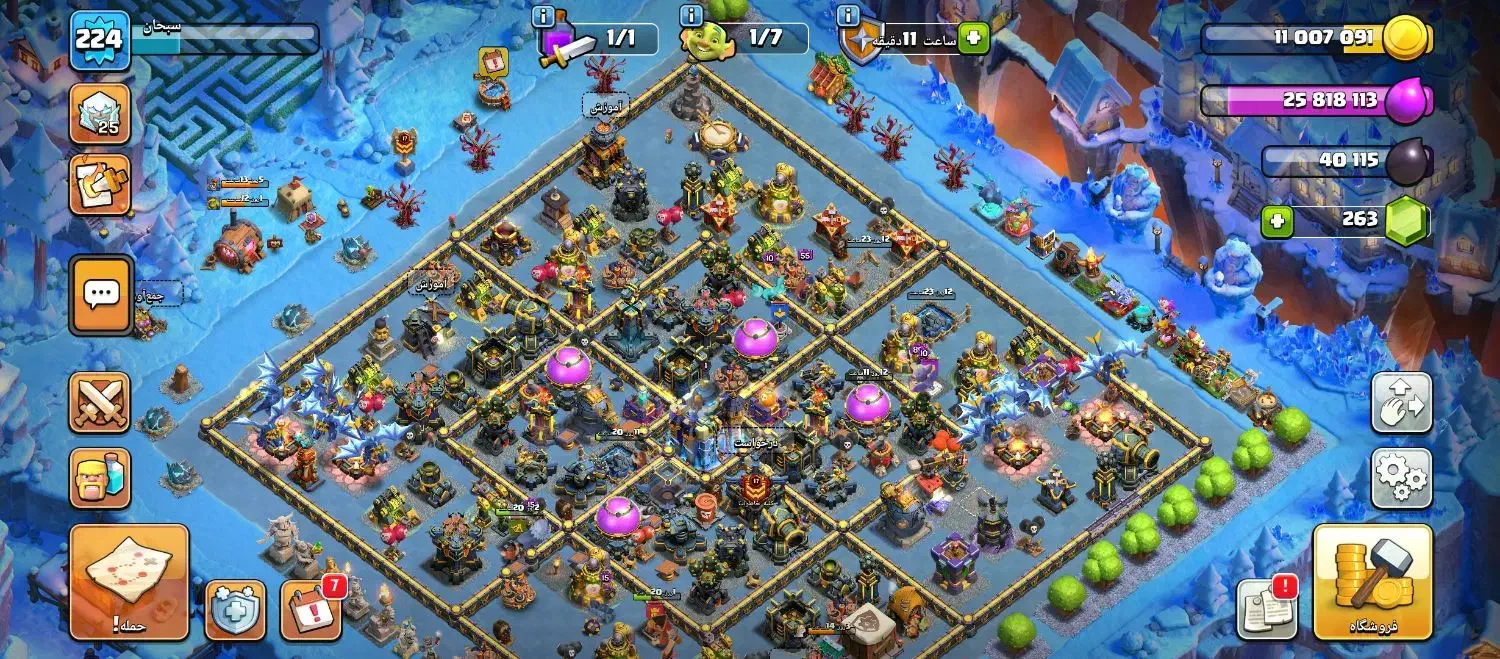Open the events calendar with 7 badge
Screen dimensions: 1500x659
coord(310,610)
